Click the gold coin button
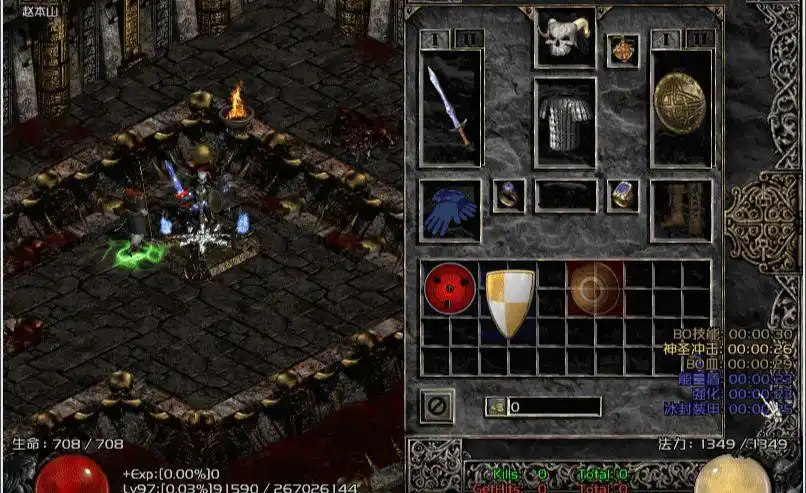 pos(496,407)
